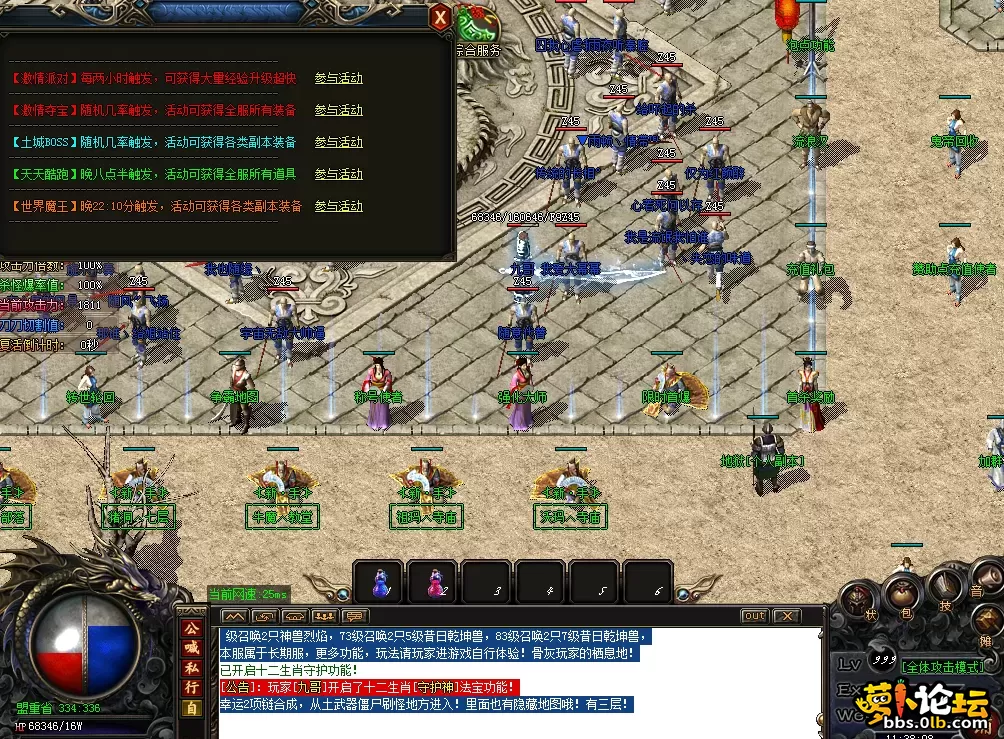Use the blue potion in hotbar slot 1
Image resolution: width=1004 pixels, height=739 pixels.
(380, 582)
